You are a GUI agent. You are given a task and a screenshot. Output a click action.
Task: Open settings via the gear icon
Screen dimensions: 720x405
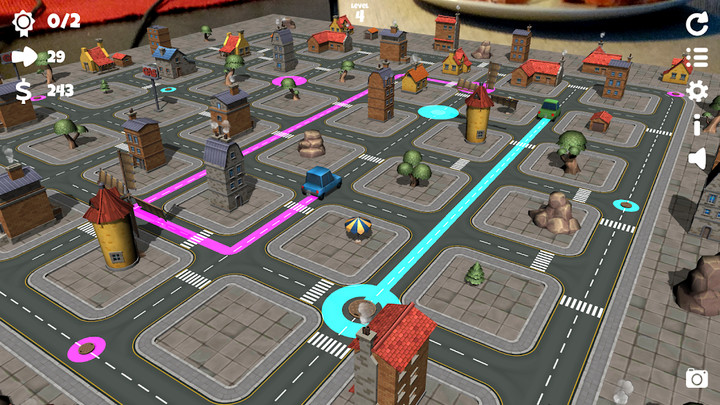pyautogui.click(x=697, y=92)
